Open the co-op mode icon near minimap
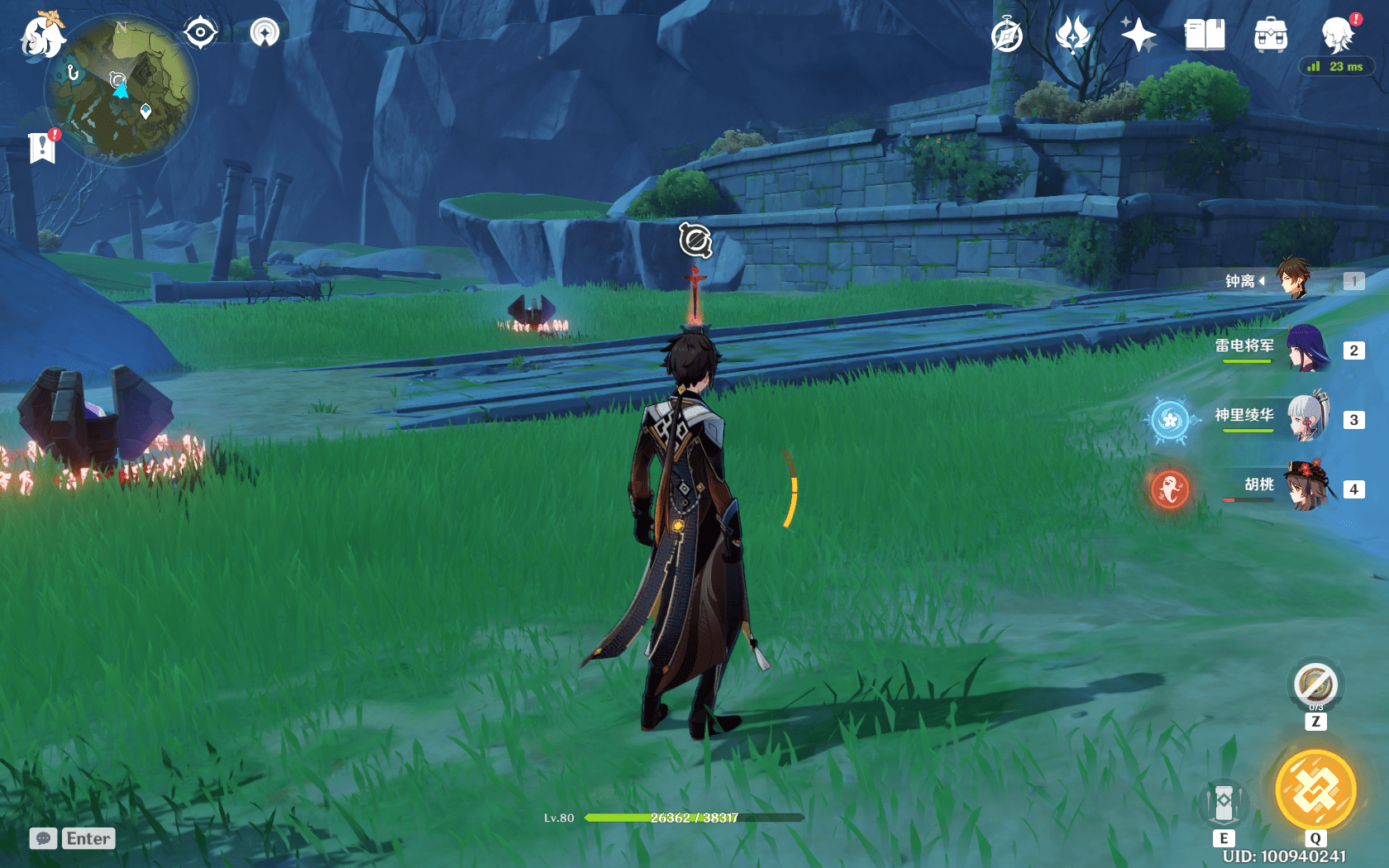This screenshot has height=868, width=1389. click(x=265, y=33)
